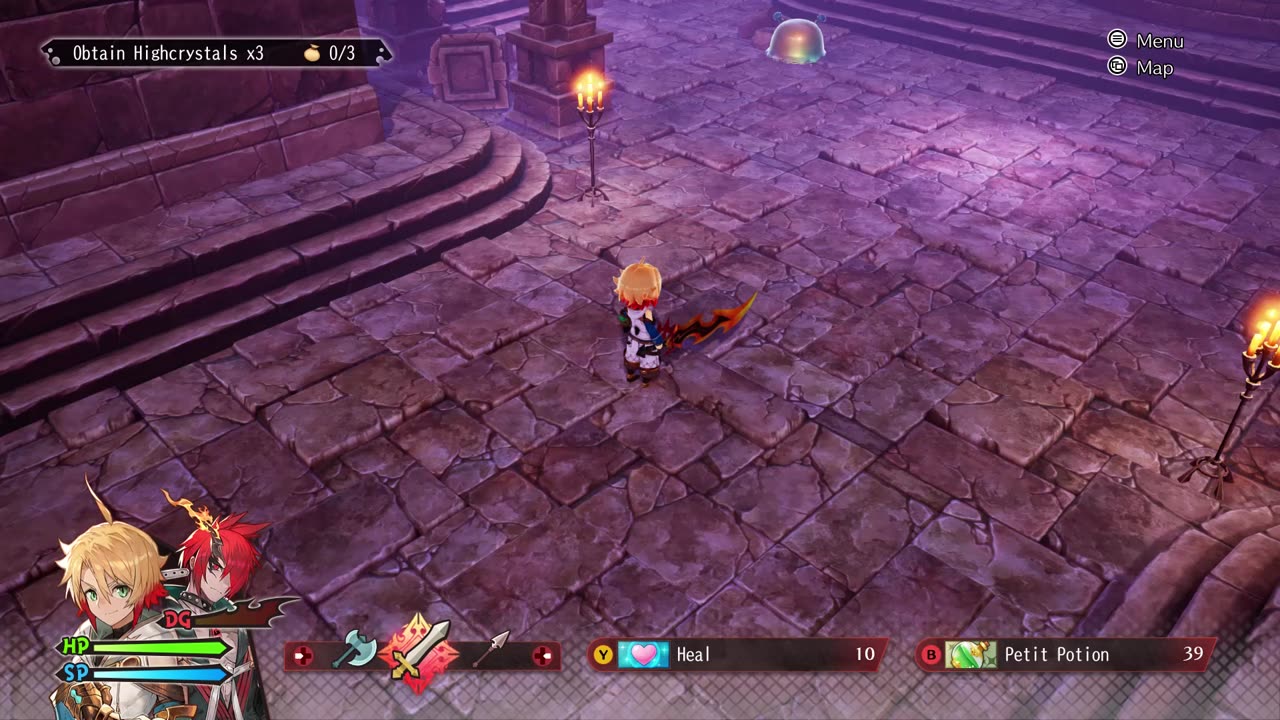This screenshot has height=720, width=1280.
Task: Open the Map
Action: coord(1142,68)
